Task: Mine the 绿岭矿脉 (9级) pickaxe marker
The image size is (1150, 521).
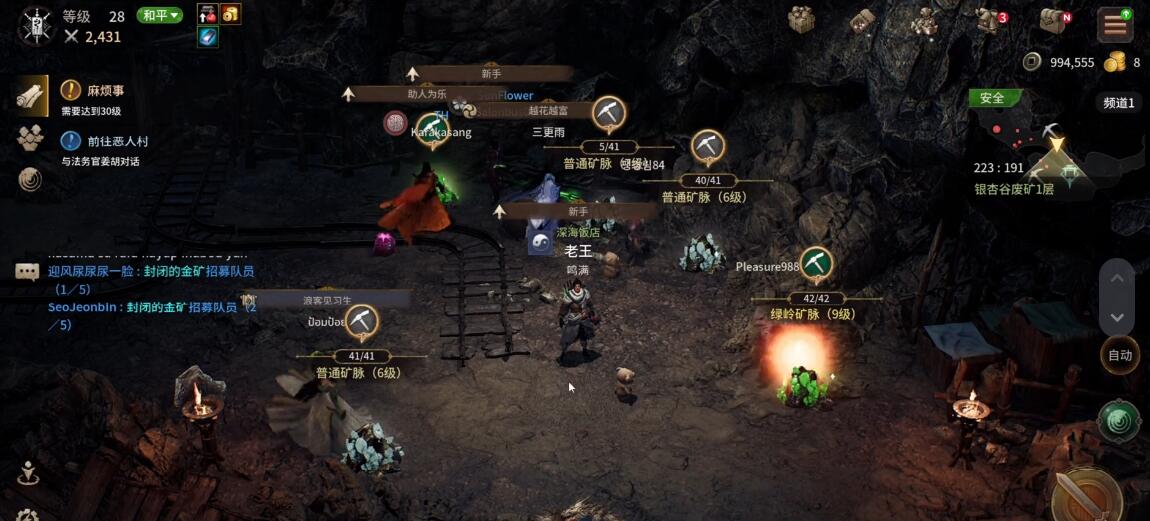Action: click(817, 264)
